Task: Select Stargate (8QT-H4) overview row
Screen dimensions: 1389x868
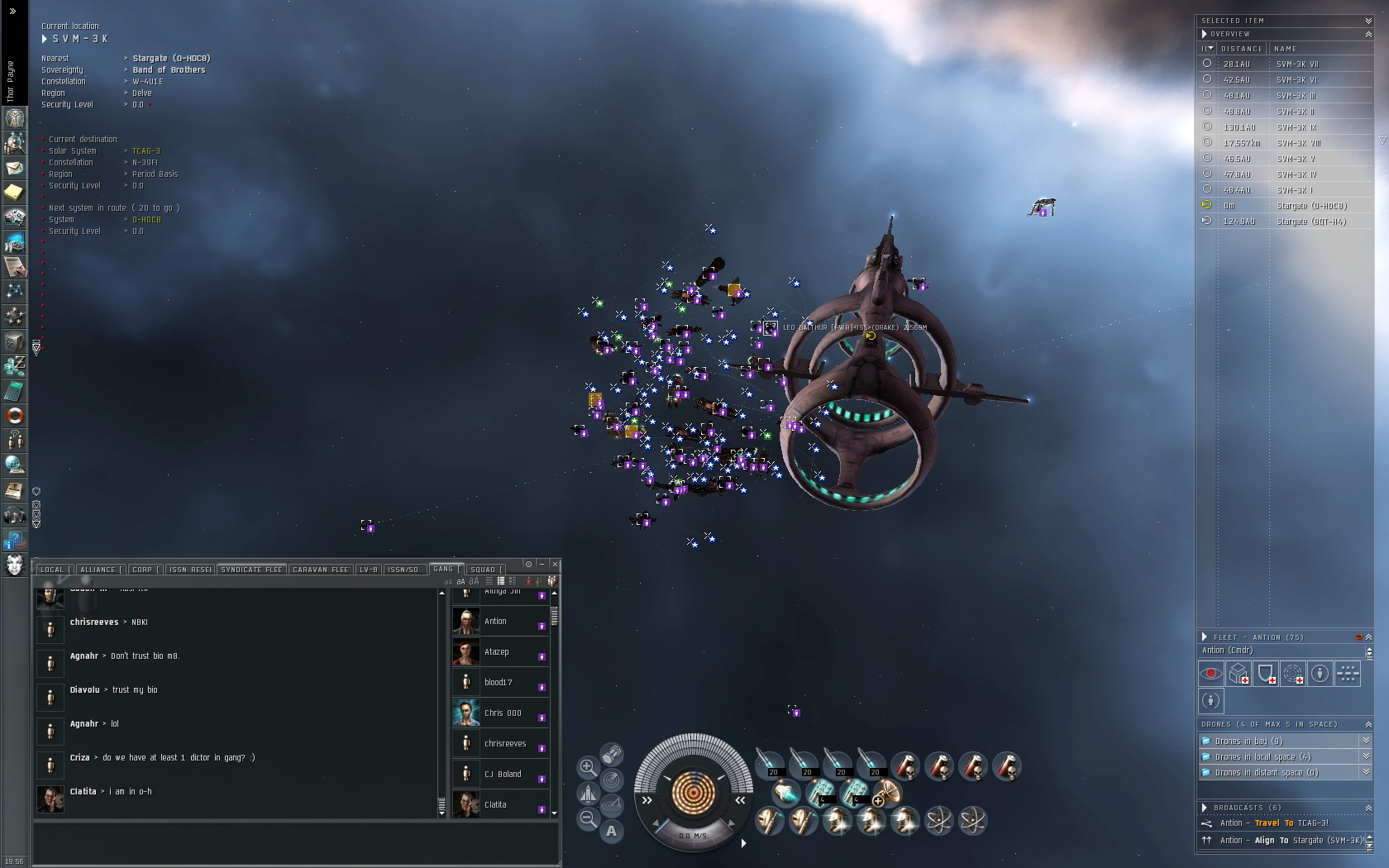Action: click(1310, 222)
